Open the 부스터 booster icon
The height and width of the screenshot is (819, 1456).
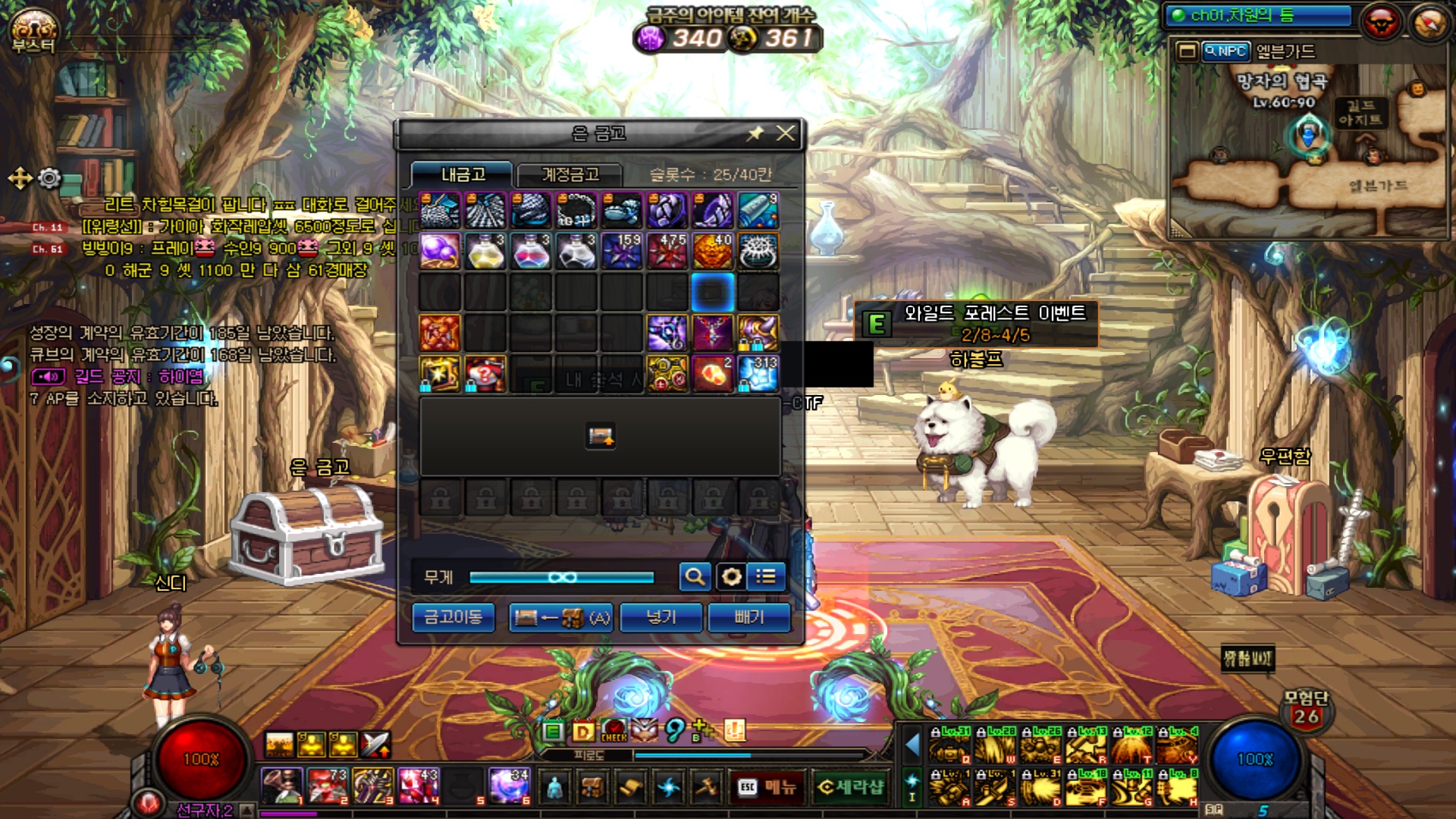pos(33,31)
